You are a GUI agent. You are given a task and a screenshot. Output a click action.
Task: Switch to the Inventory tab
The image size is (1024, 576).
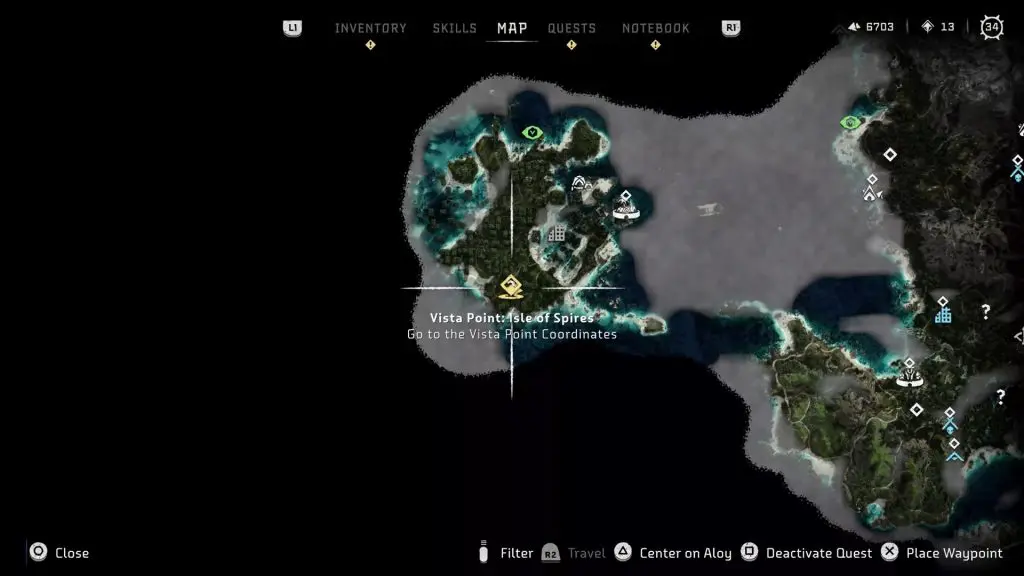point(370,28)
